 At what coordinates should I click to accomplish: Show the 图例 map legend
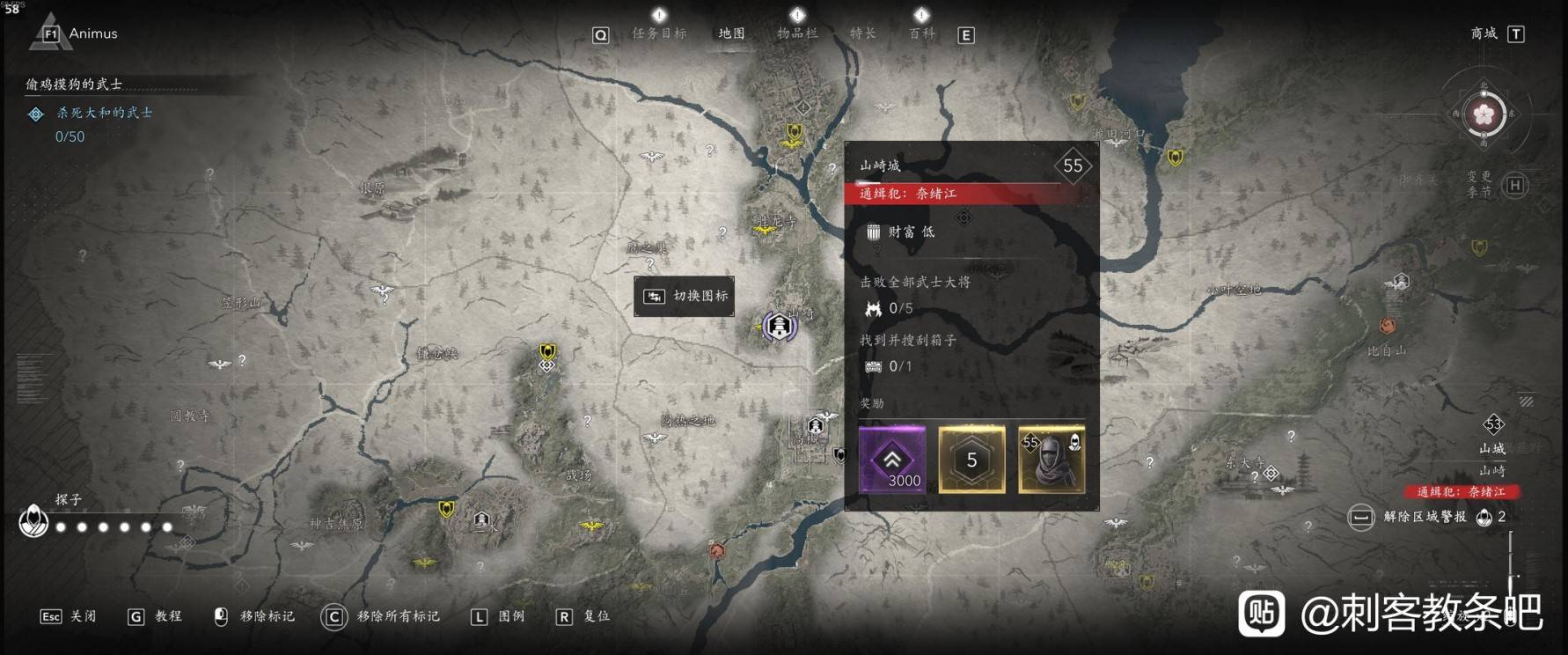coord(498,616)
